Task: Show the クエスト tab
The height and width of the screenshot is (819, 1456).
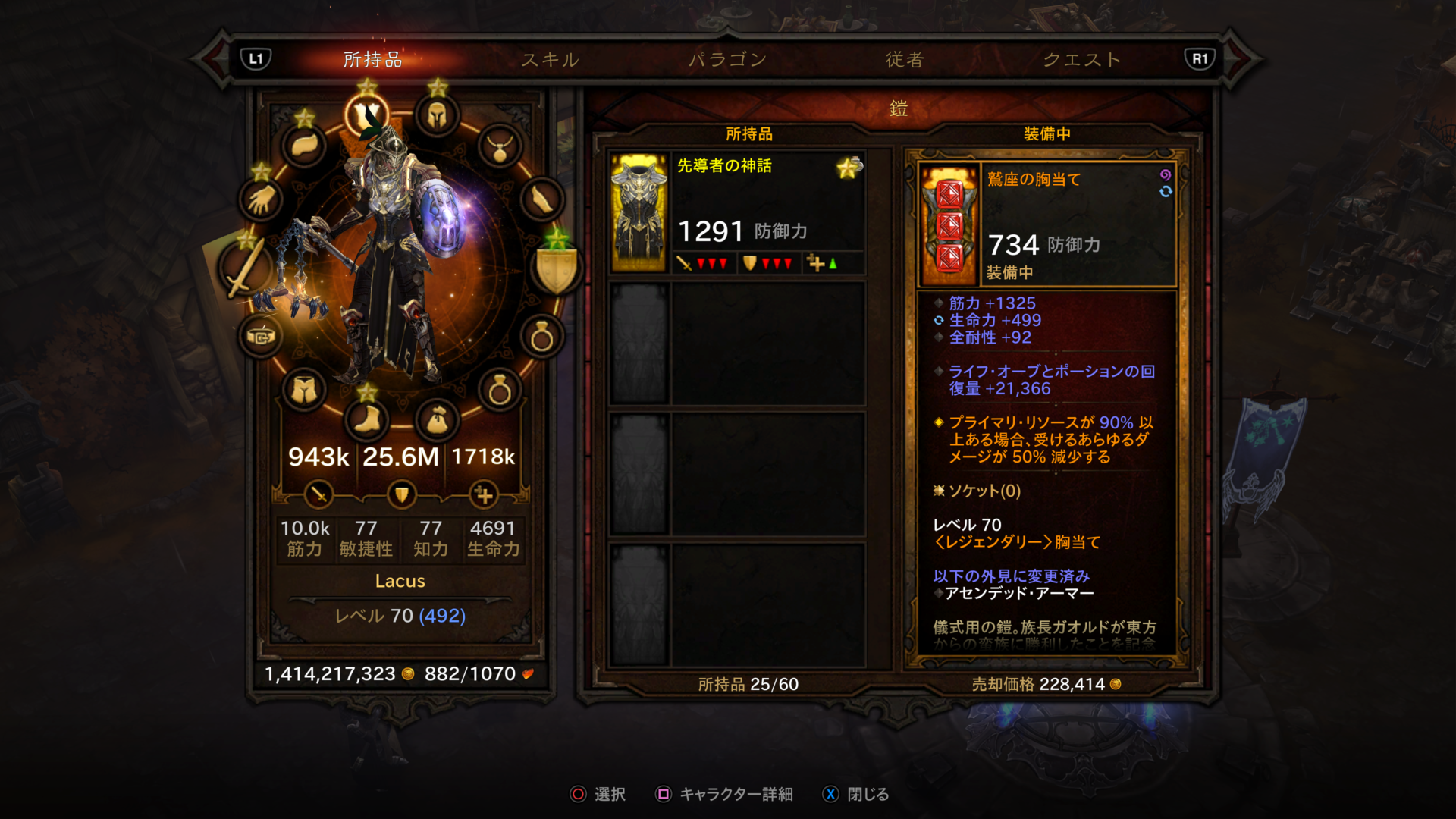Action: [x=1082, y=59]
